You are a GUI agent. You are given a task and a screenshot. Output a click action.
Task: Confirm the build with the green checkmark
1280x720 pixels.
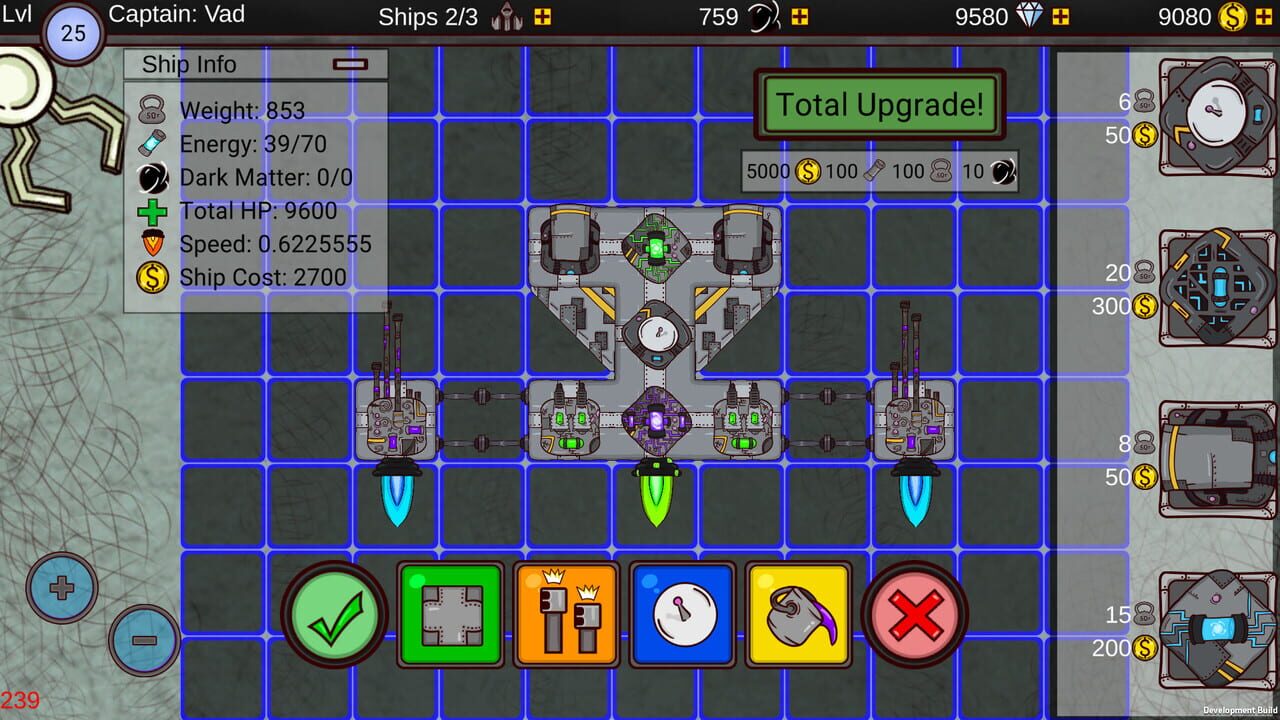click(334, 614)
